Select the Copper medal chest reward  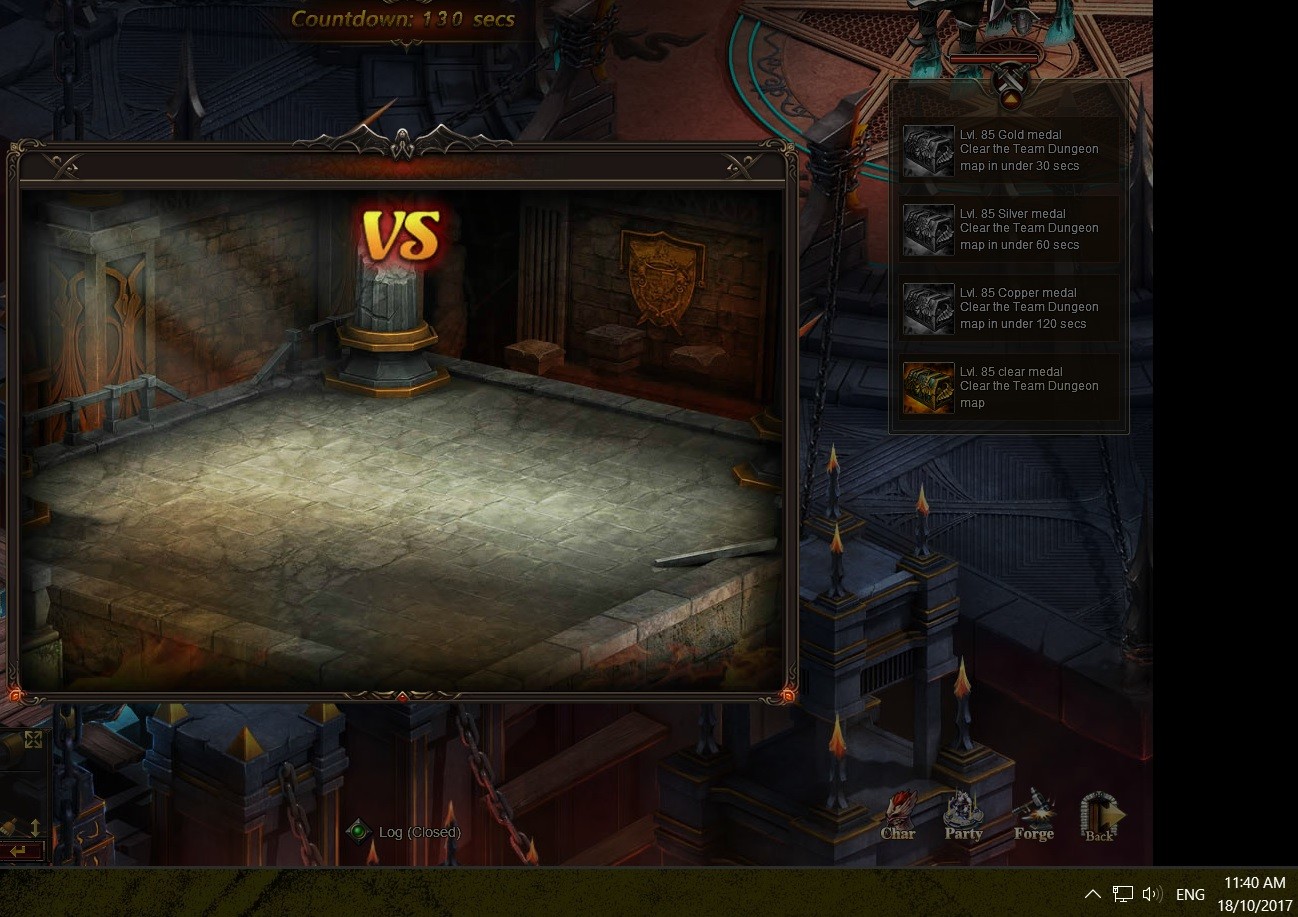tap(928, 309)
